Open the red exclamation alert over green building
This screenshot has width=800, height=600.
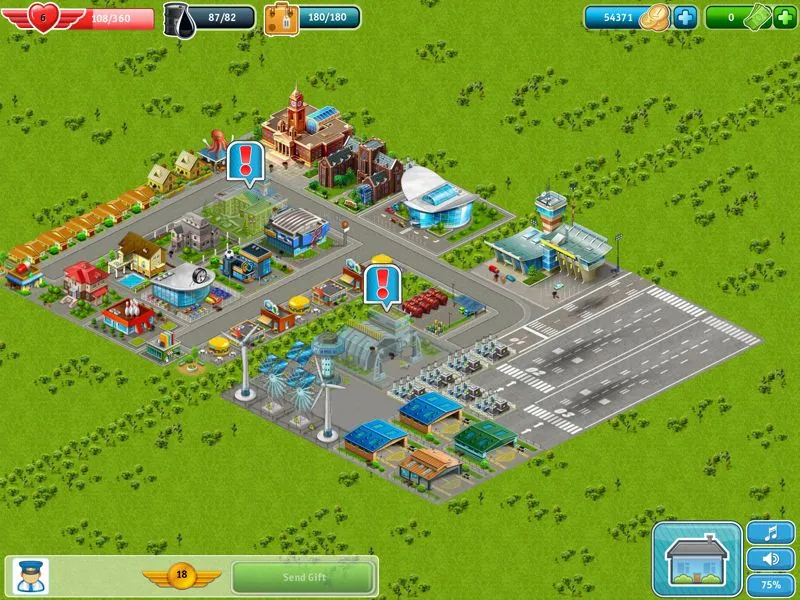click(245, 161)
